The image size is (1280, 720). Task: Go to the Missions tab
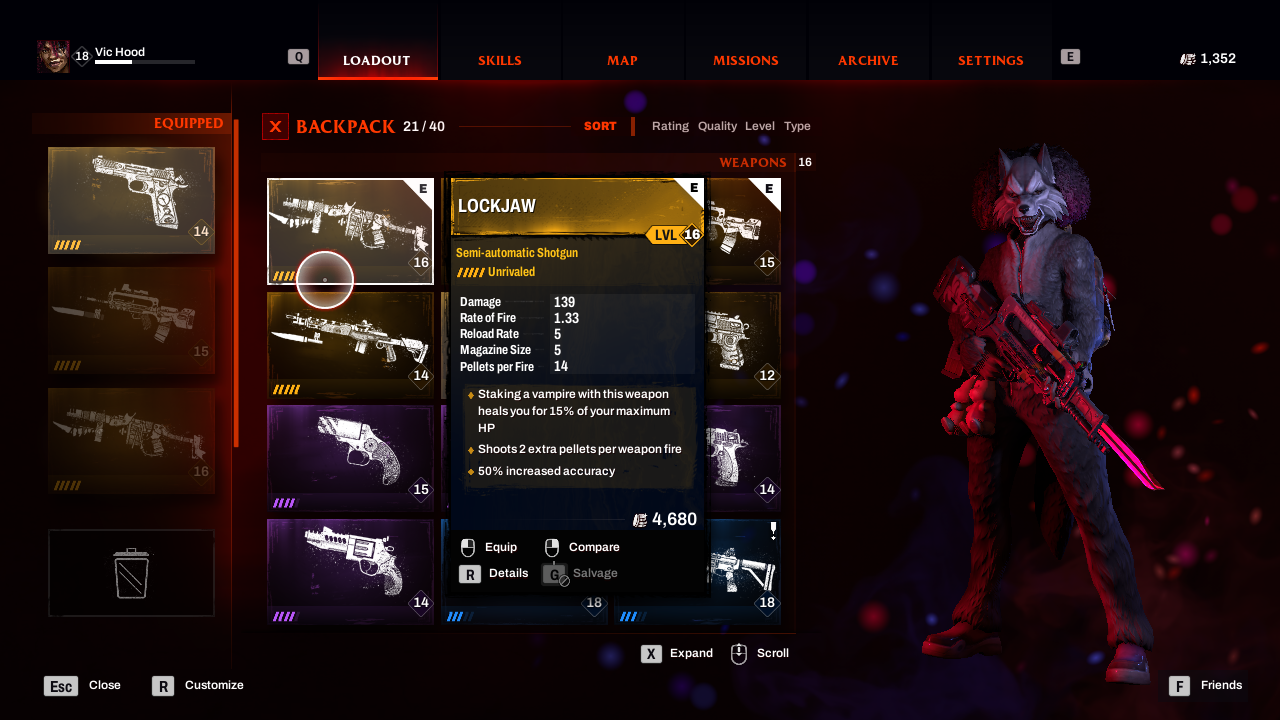click(x=745, y=60)
